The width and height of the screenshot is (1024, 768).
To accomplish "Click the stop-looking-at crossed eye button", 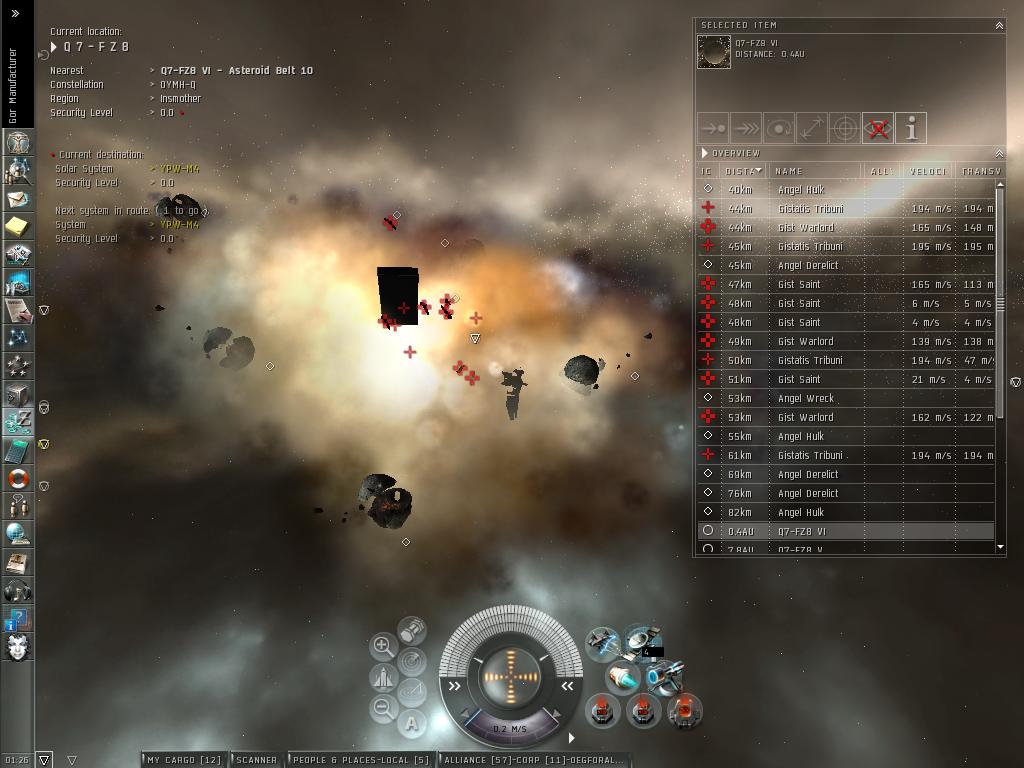I will pyautogui.click(x=877, y=128).
